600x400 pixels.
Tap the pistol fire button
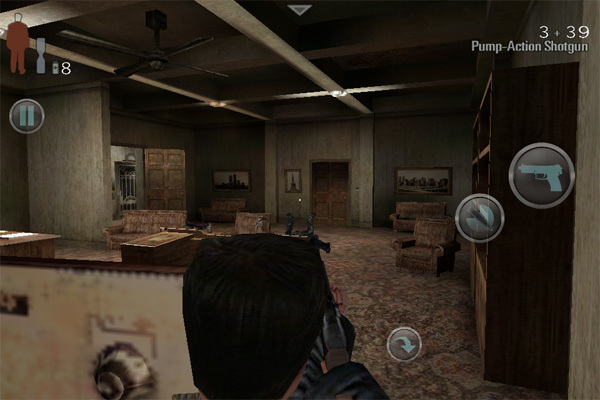click(541, 175)
